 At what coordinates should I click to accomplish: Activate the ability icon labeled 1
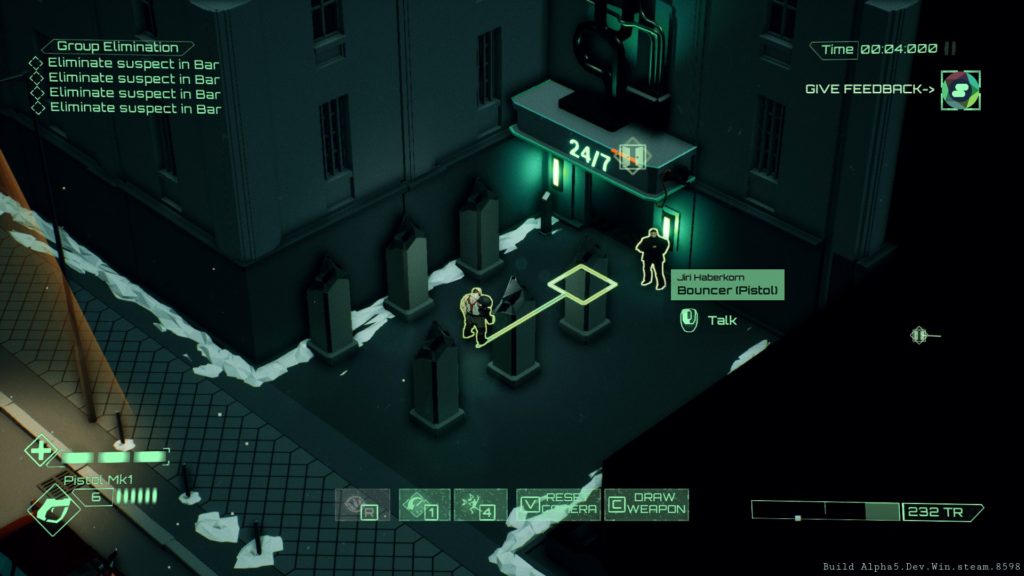[424, 505]
